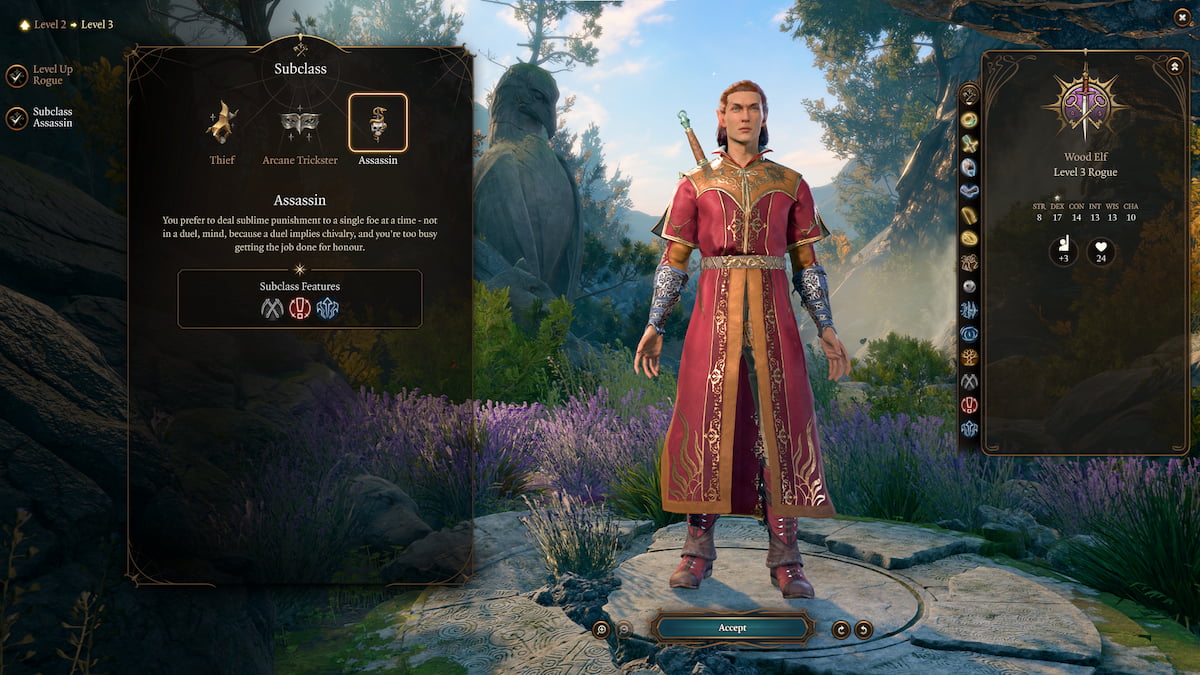Zoom in on the character

pos(601,629)
